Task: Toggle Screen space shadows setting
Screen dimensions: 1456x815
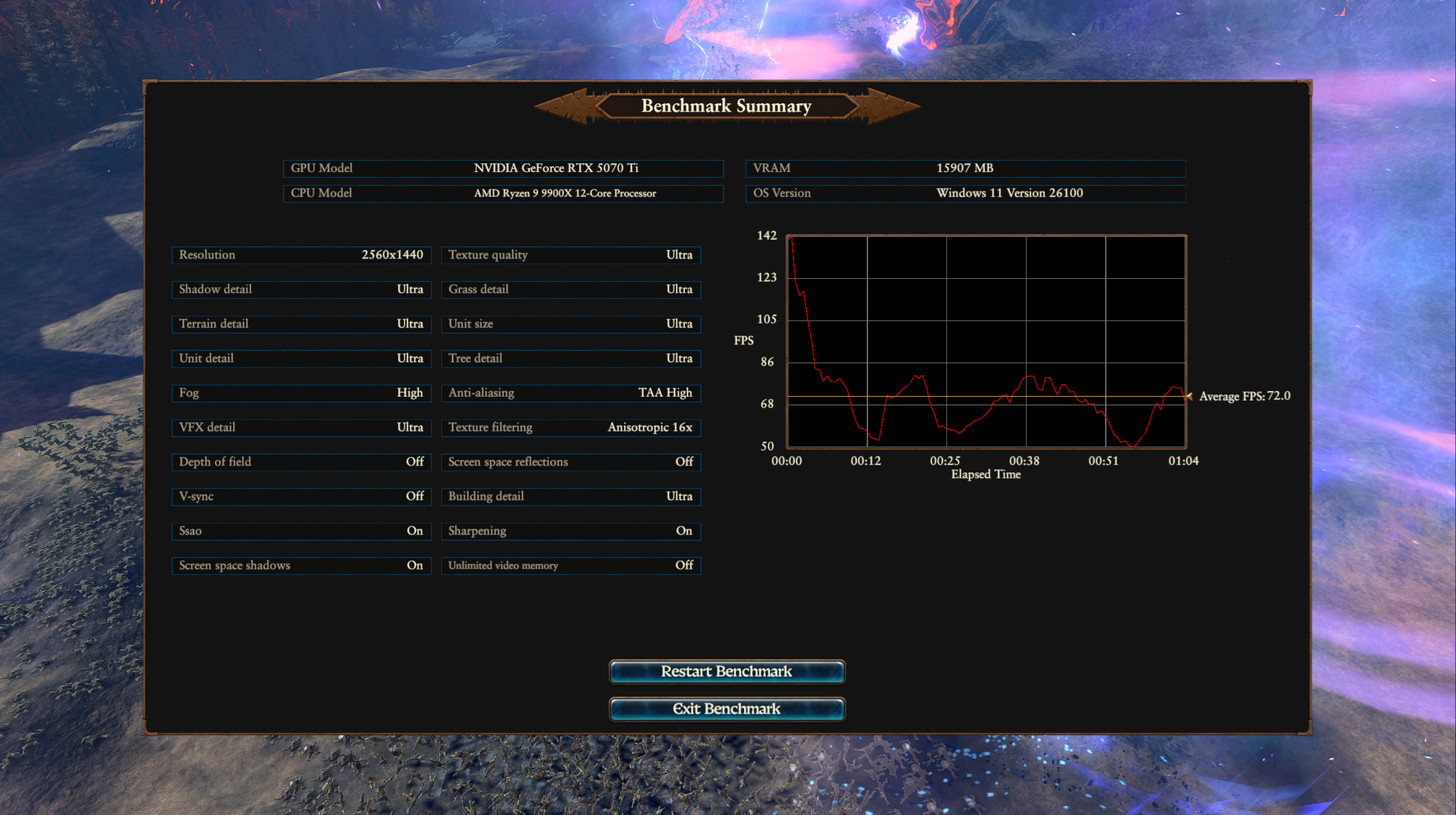Action: (301, 565)
